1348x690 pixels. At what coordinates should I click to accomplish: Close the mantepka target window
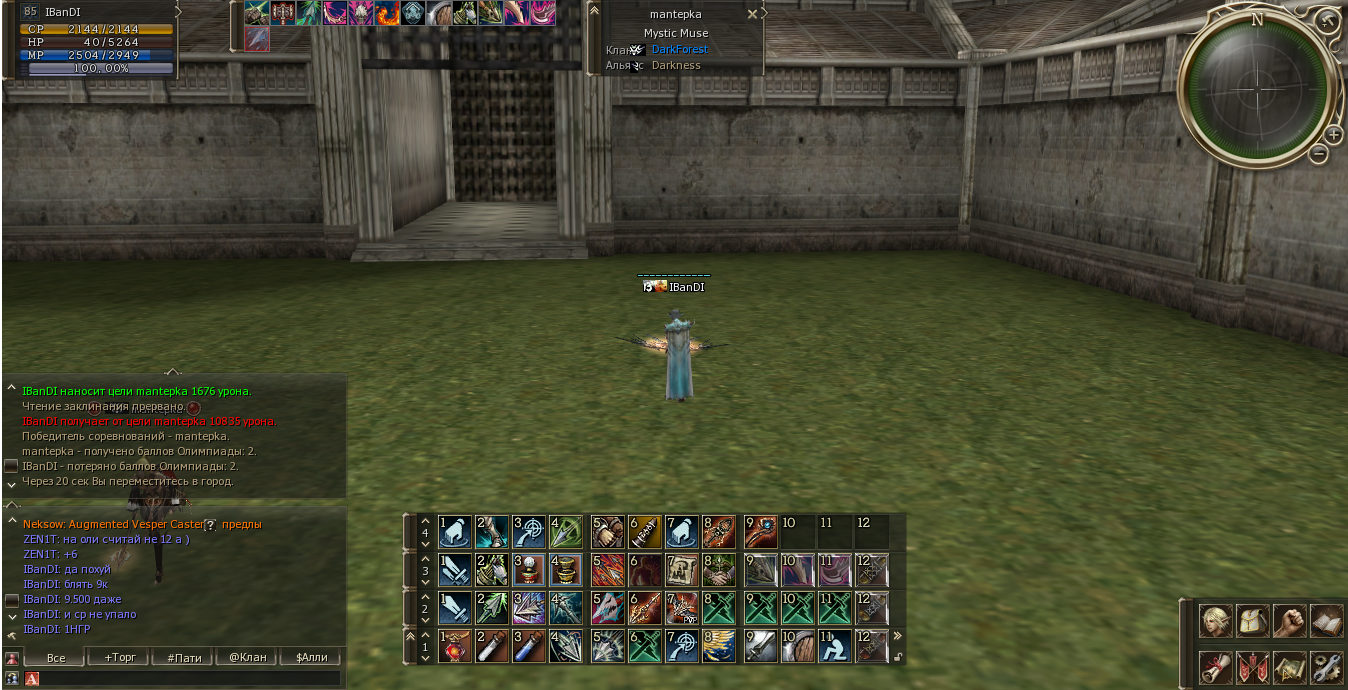click(x=752, y=14)
